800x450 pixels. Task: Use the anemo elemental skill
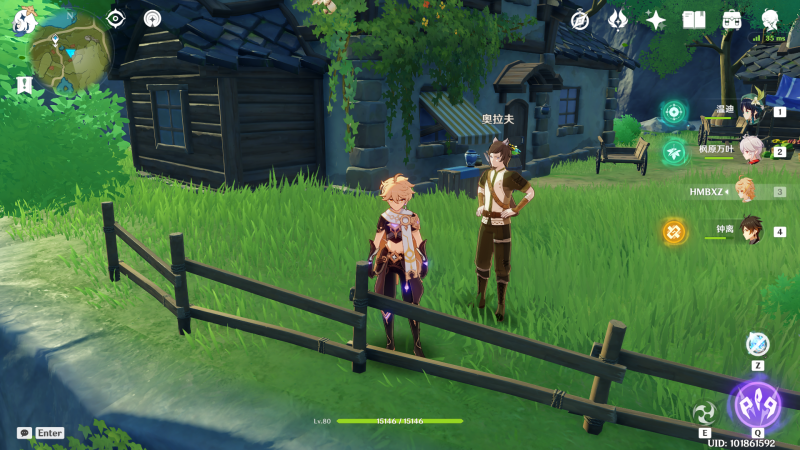click(x=705, y=413)
